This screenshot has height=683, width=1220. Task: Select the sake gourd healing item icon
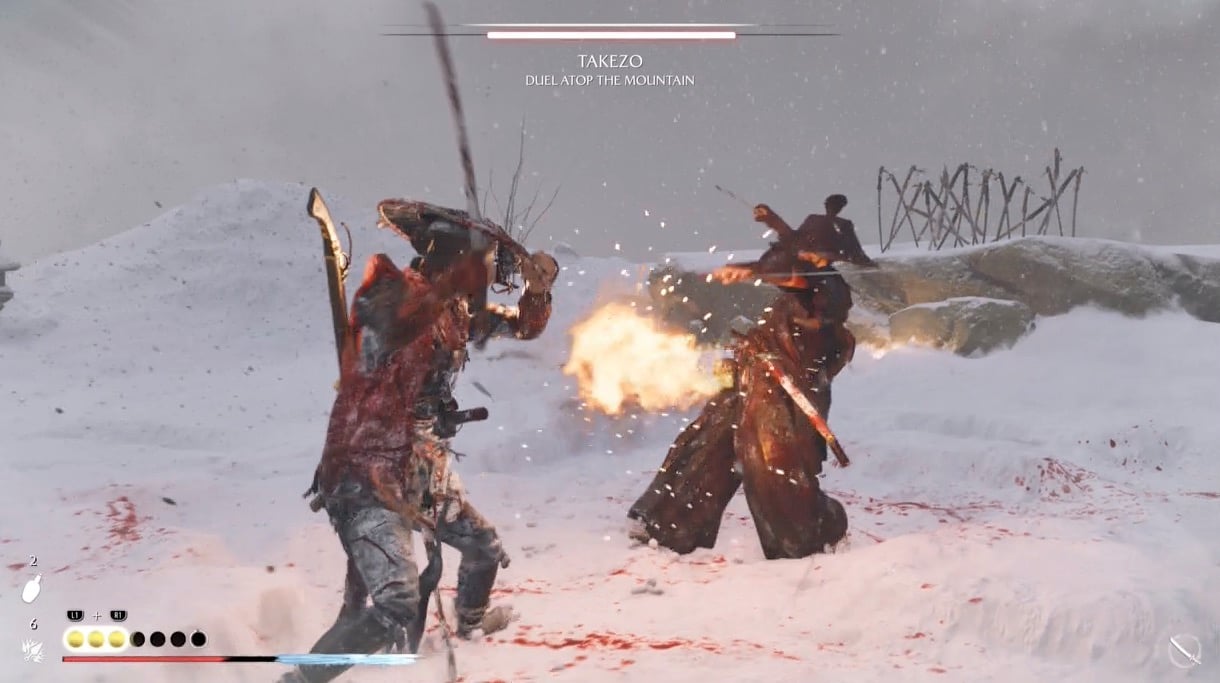[31, 589]
